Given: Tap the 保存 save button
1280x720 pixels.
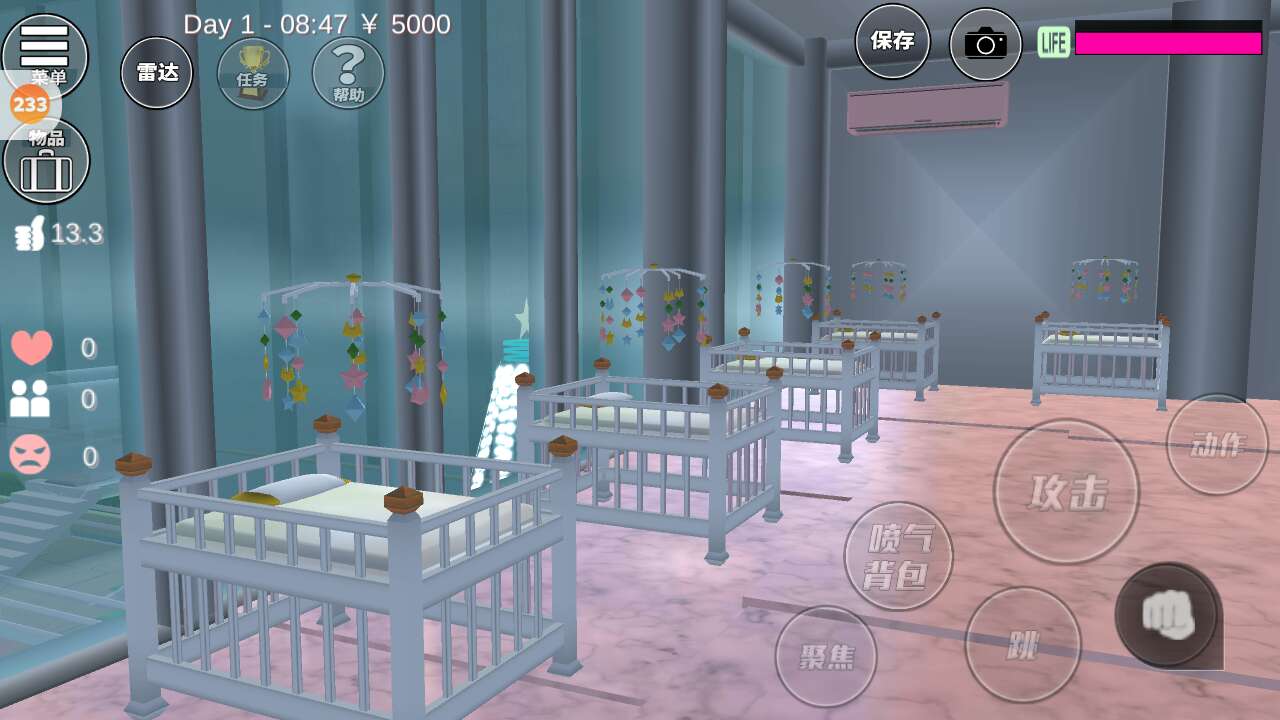Looking at the screenshot, I should [x=892, y=41].
